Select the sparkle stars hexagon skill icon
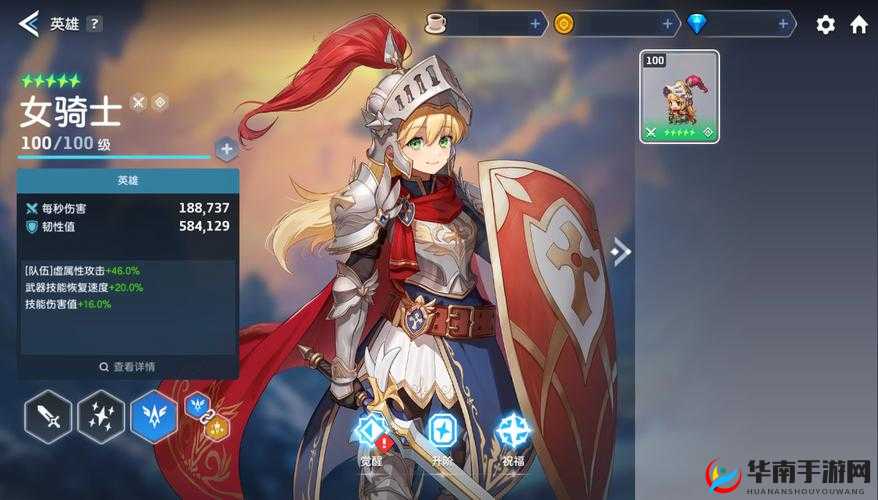878x500 pixels. point(101,416)
